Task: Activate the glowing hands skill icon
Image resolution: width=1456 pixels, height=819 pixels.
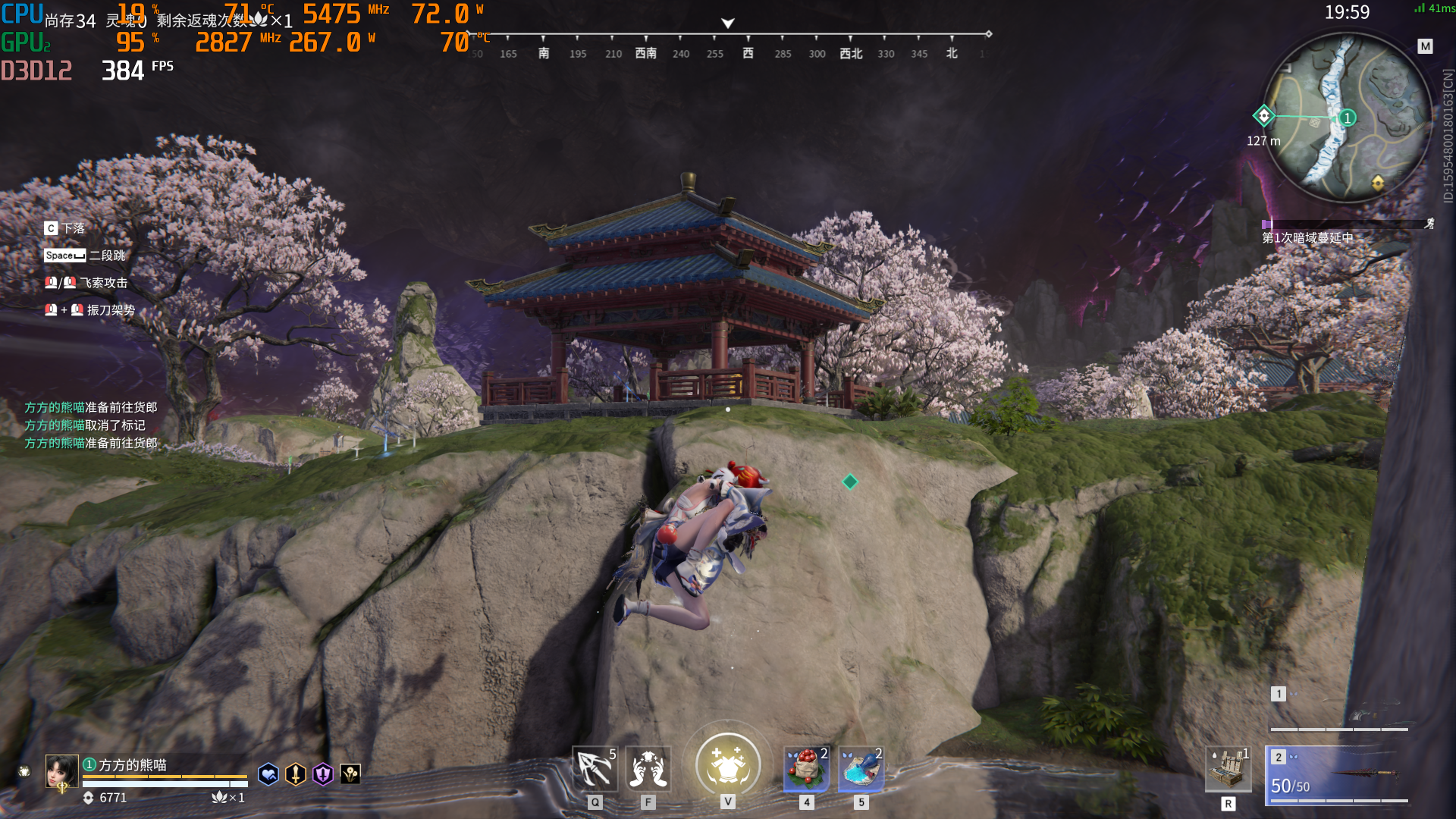Action: click(x=648, y=769)
